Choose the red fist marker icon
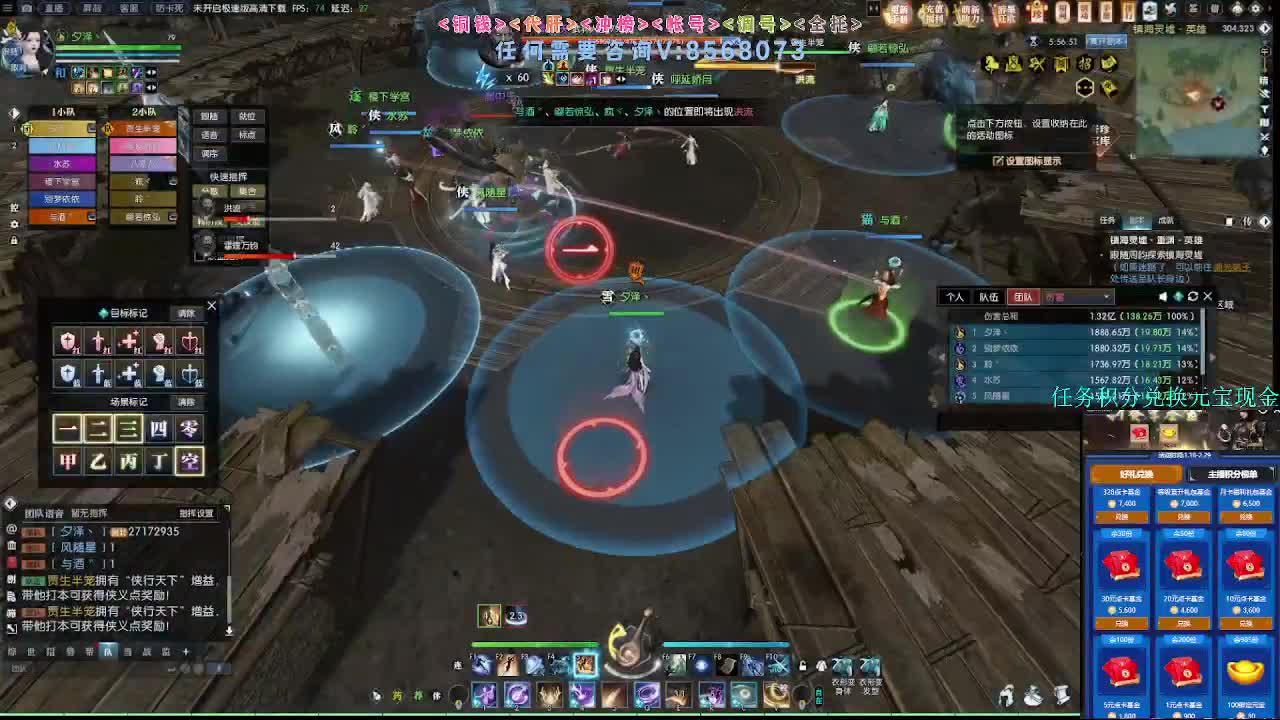Viewport: 1280px width, 720px height. pos(159,341)
